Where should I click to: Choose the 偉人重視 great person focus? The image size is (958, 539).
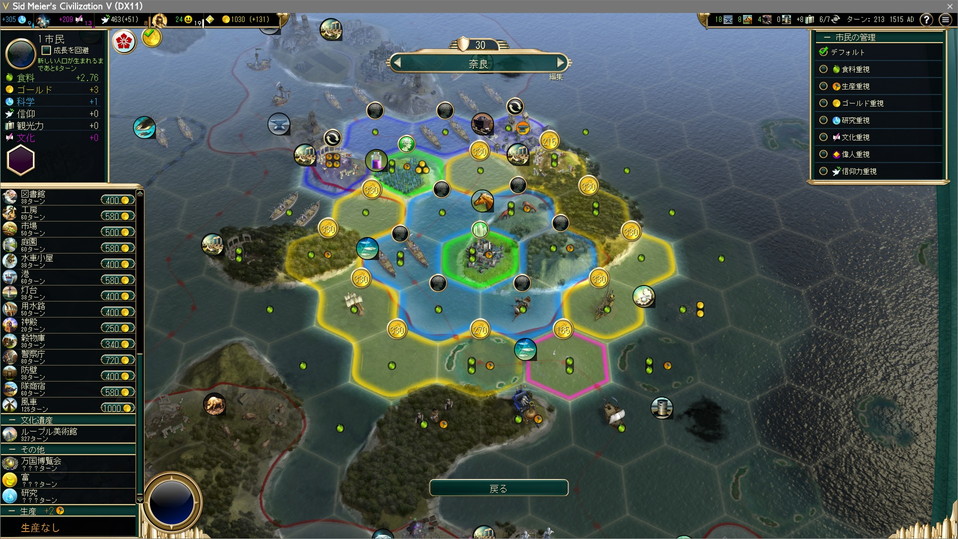pyautogui.click(x=824, y=154)
